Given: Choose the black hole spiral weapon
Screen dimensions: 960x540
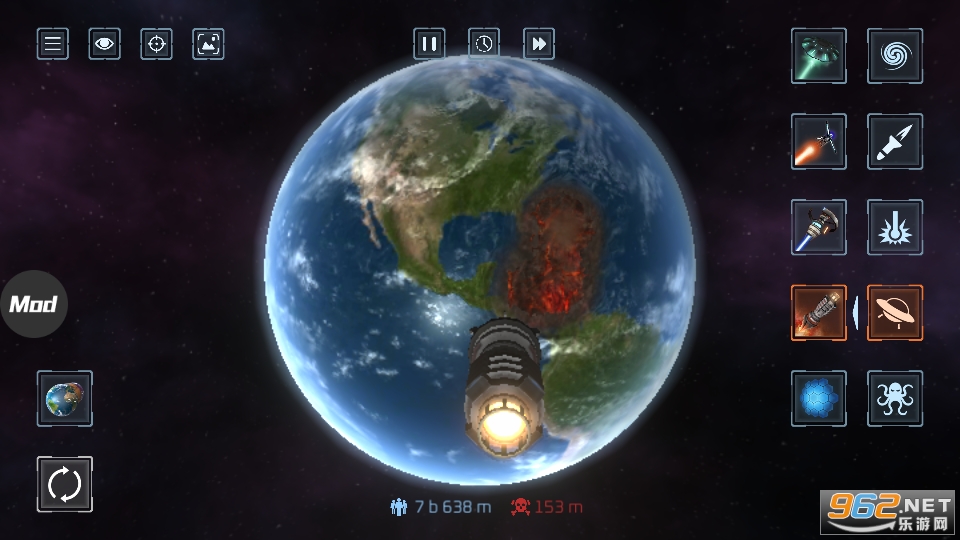Looking at the screenshot, I should pyautogui.click(x=895, y=56).
